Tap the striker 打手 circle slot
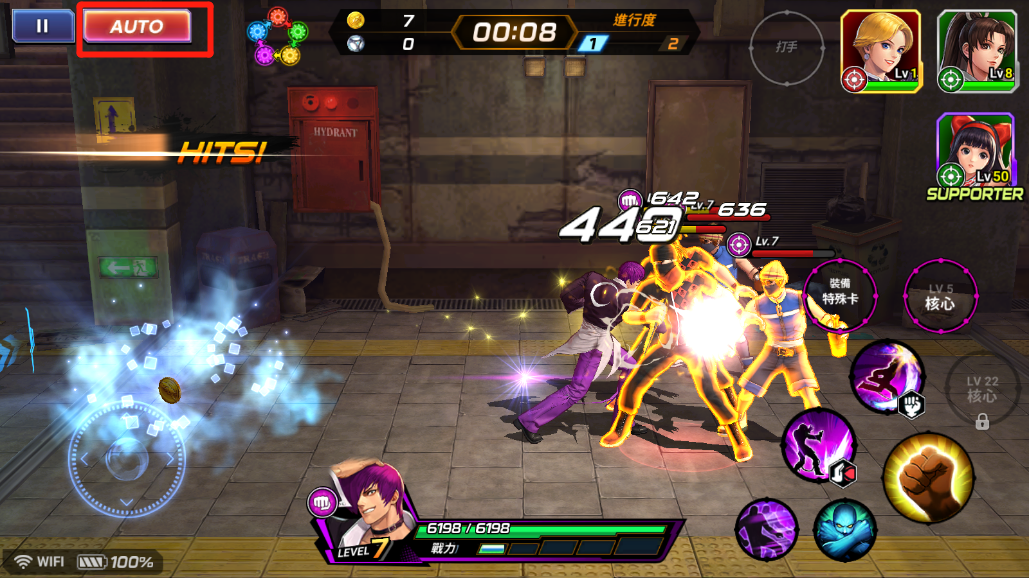The height and width of the screenshot is (578, 1029). pos(787,47)
